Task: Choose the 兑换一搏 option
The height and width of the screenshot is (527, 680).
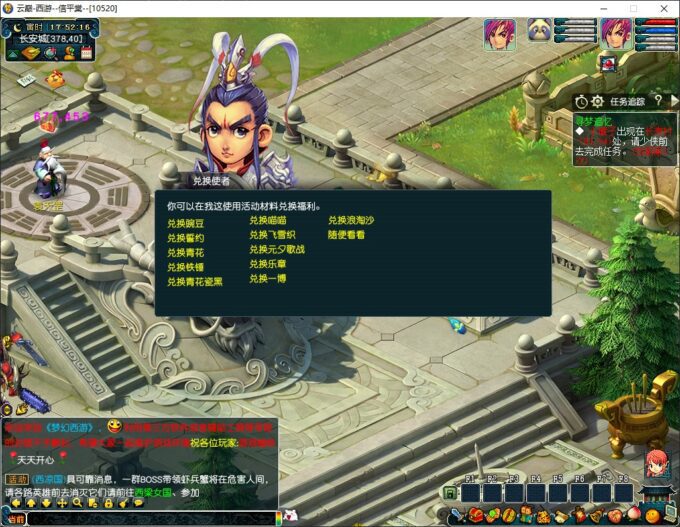Action: [268, 278]
